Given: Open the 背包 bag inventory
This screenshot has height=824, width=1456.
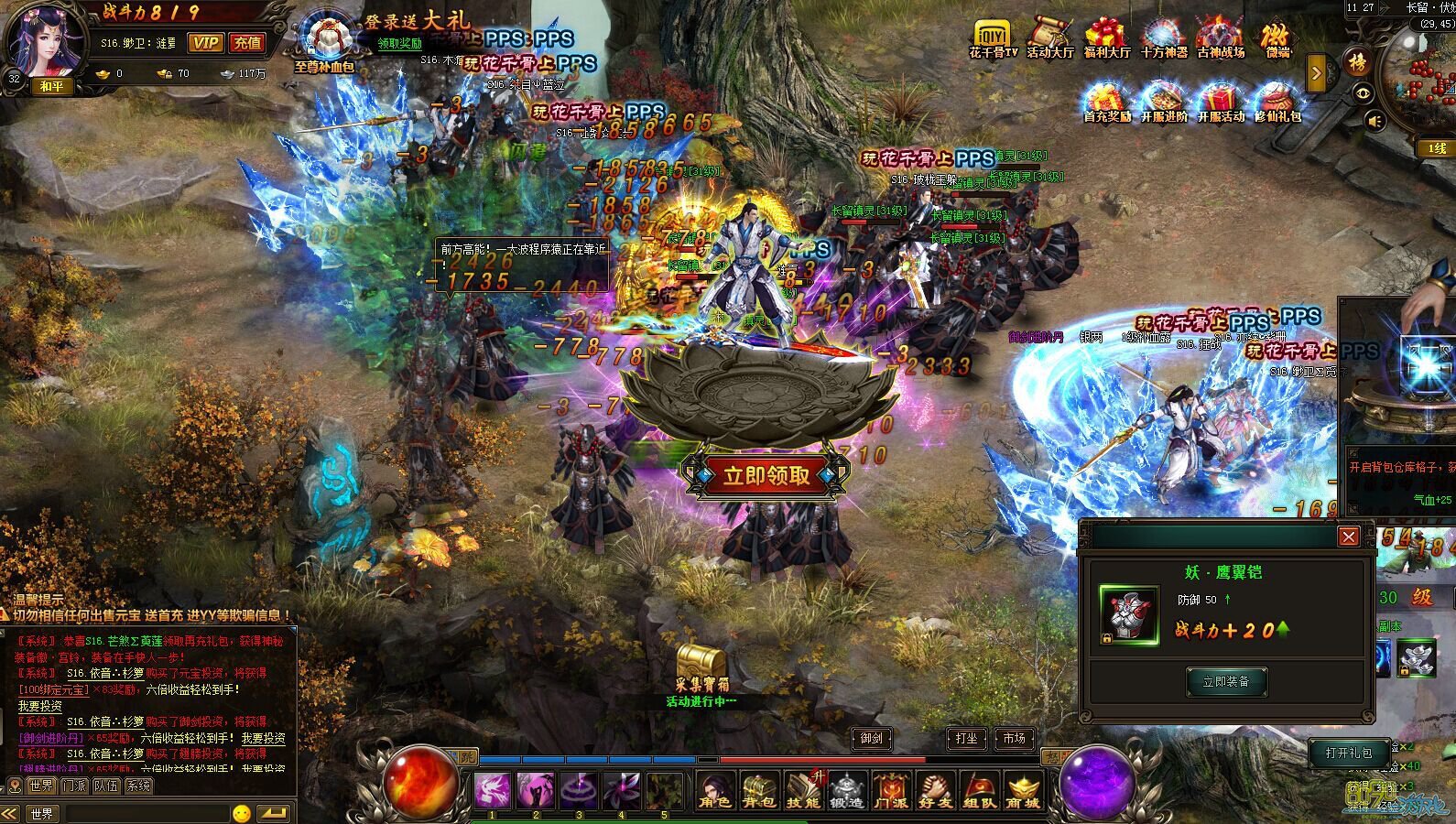Looking at the screenshot, I should 759,789.
